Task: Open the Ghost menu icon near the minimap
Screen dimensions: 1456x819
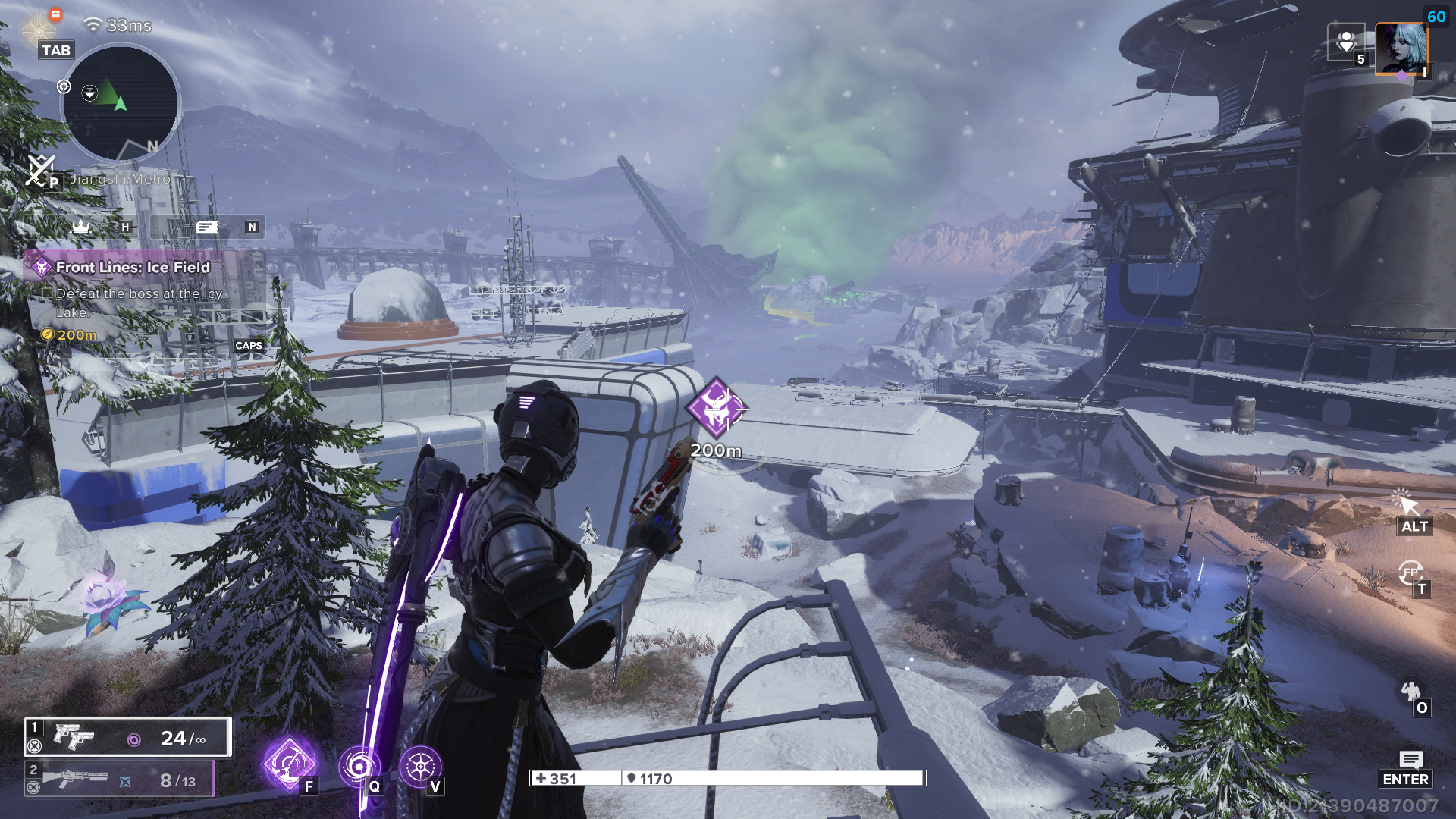Action: coord(38,30)
